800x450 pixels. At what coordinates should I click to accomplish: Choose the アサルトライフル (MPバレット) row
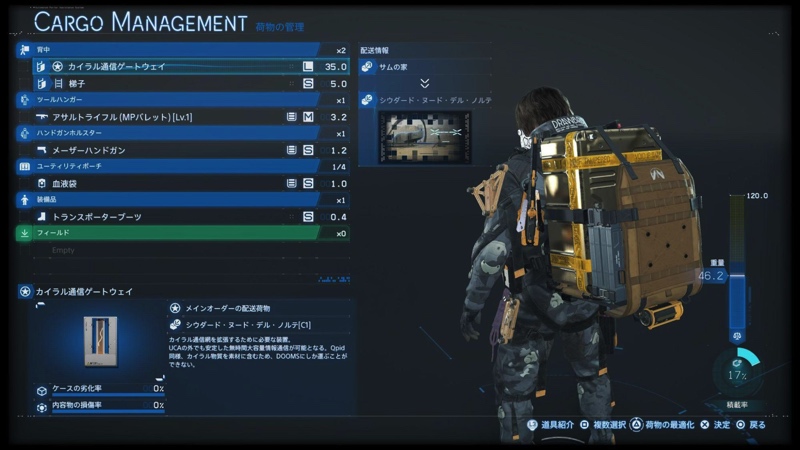180,117
